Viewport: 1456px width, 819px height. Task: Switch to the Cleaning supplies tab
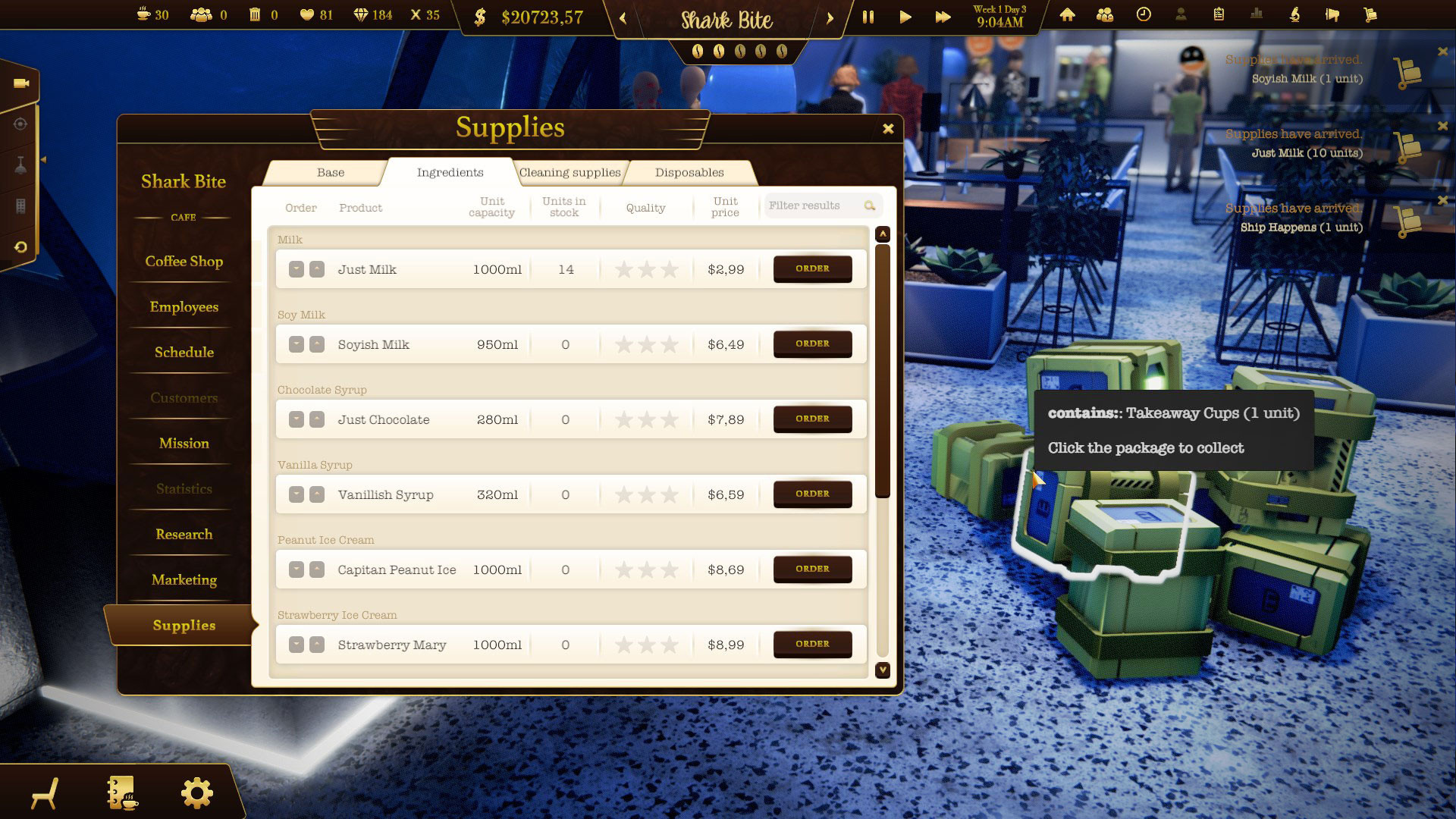[x=570, y=172]
